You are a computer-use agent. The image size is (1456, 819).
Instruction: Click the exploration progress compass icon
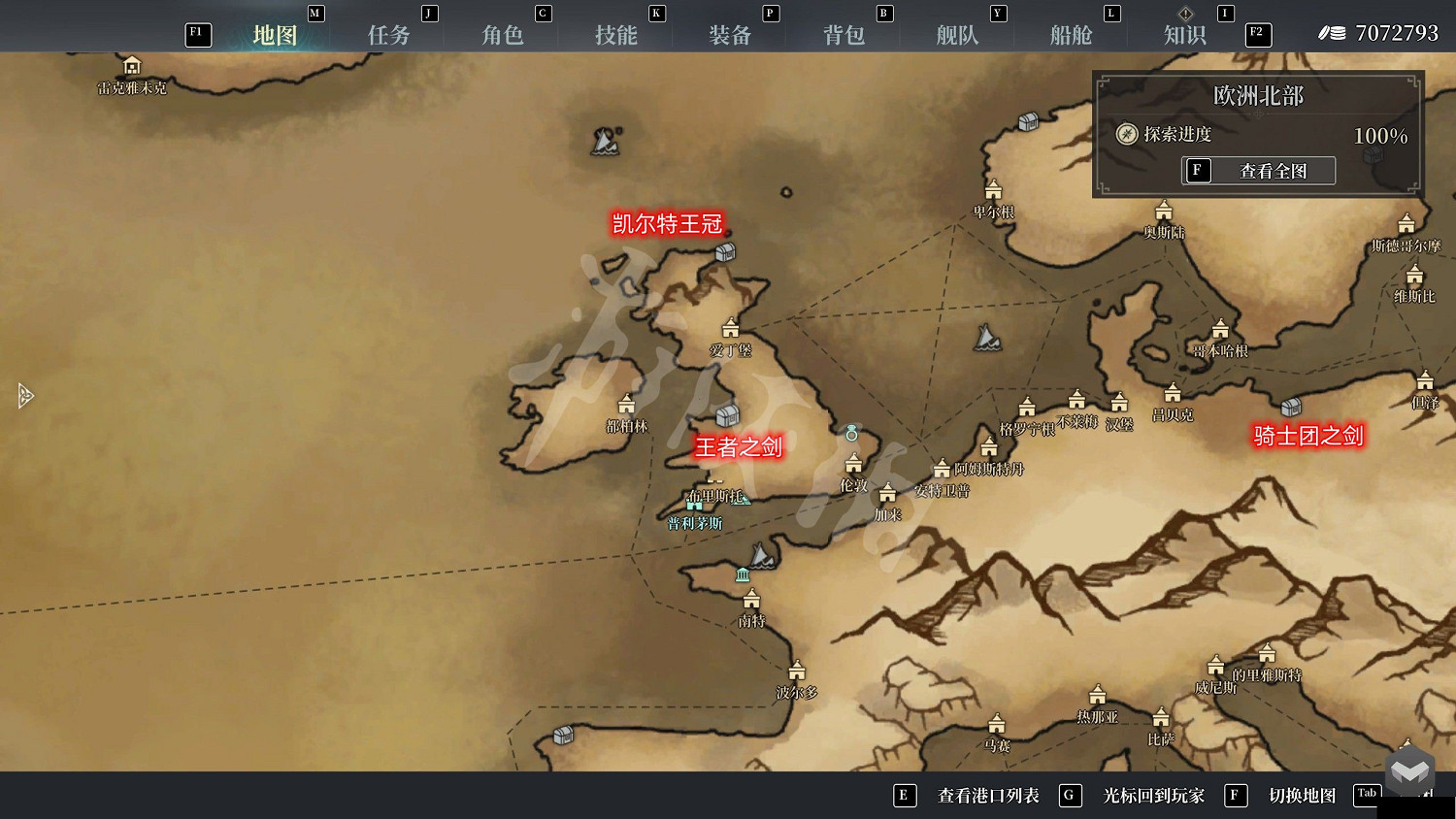point(1127,135)
